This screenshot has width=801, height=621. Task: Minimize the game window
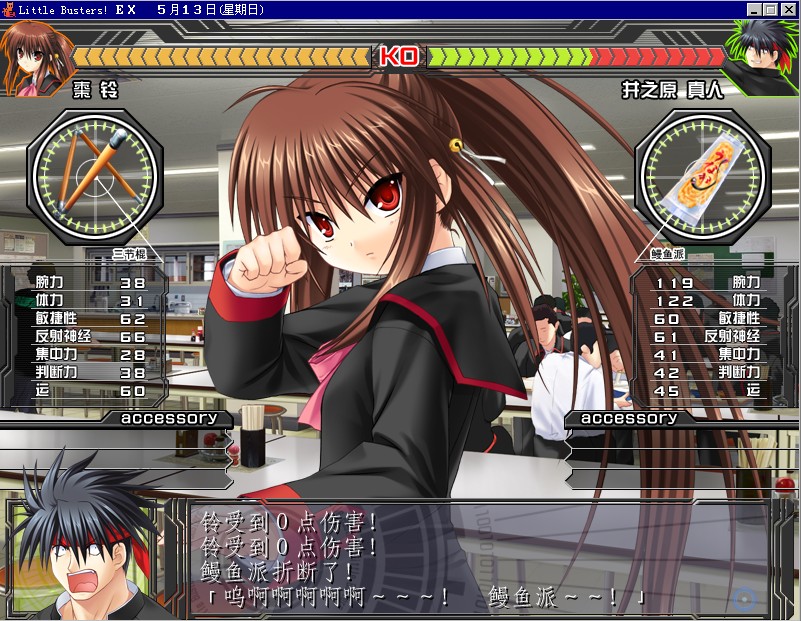(x=753, y=9)
